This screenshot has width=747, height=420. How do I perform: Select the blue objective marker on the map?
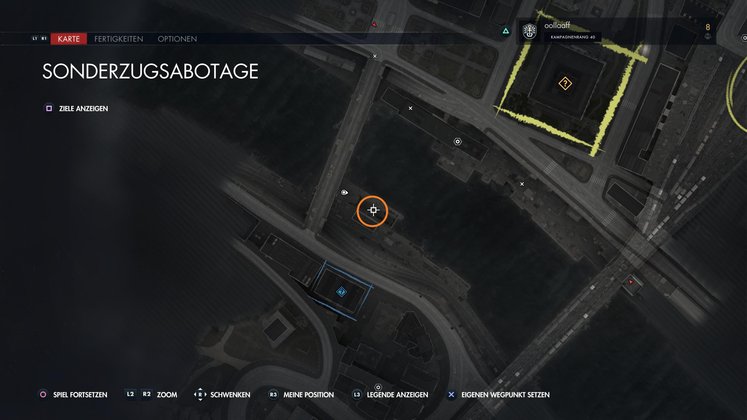click(341, 291)
